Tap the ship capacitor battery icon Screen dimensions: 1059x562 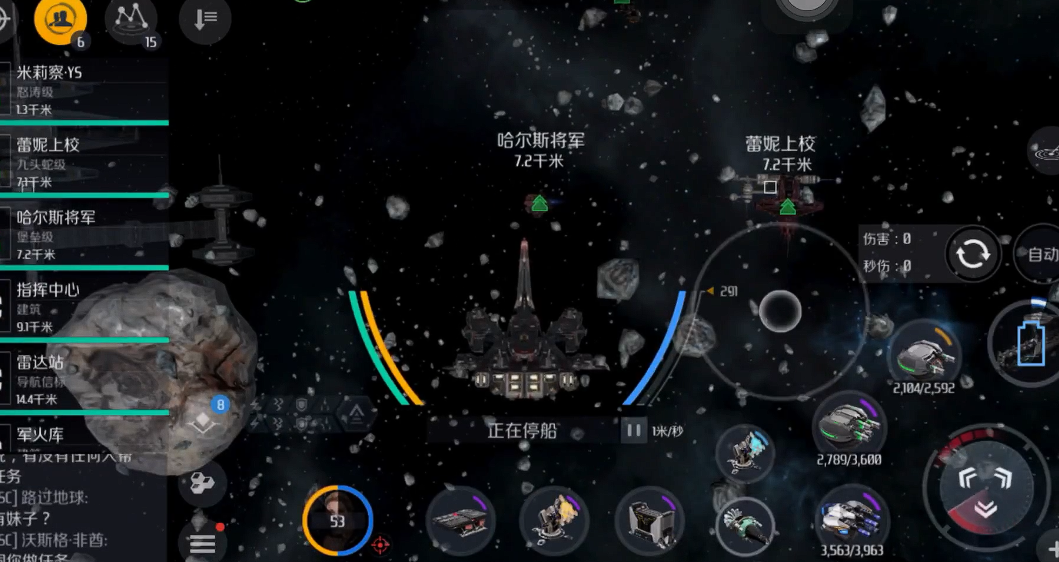(x=1030, y=346)
